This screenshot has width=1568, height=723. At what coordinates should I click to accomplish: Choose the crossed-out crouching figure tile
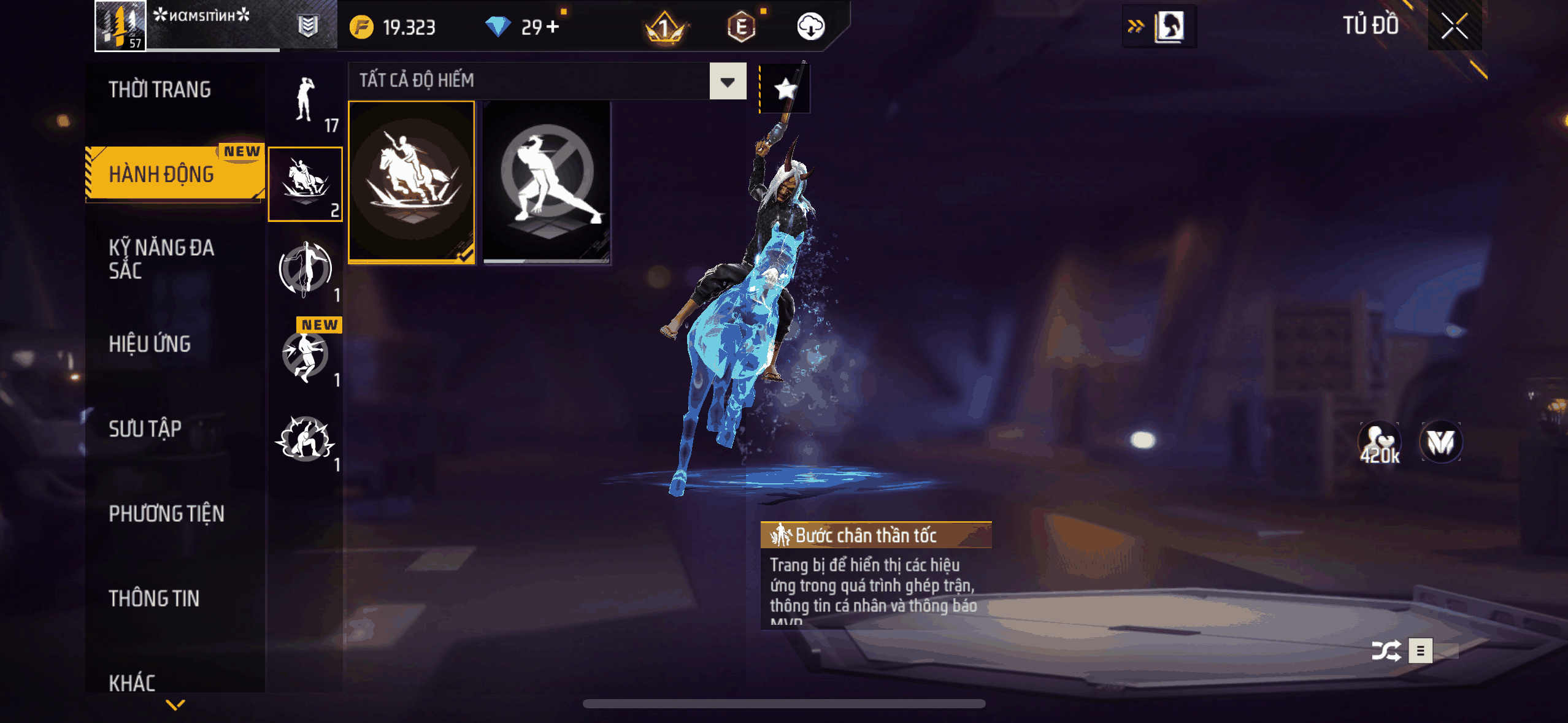547,182
